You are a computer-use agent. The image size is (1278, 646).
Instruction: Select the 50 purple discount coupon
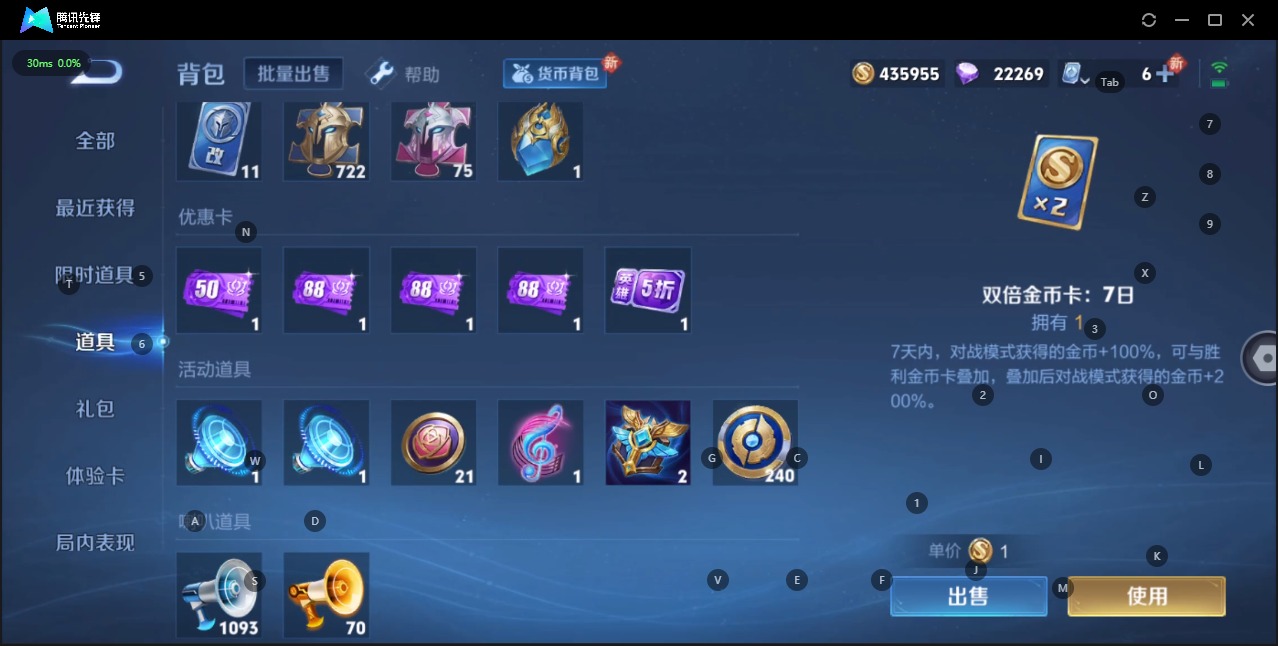coord(219,290)
